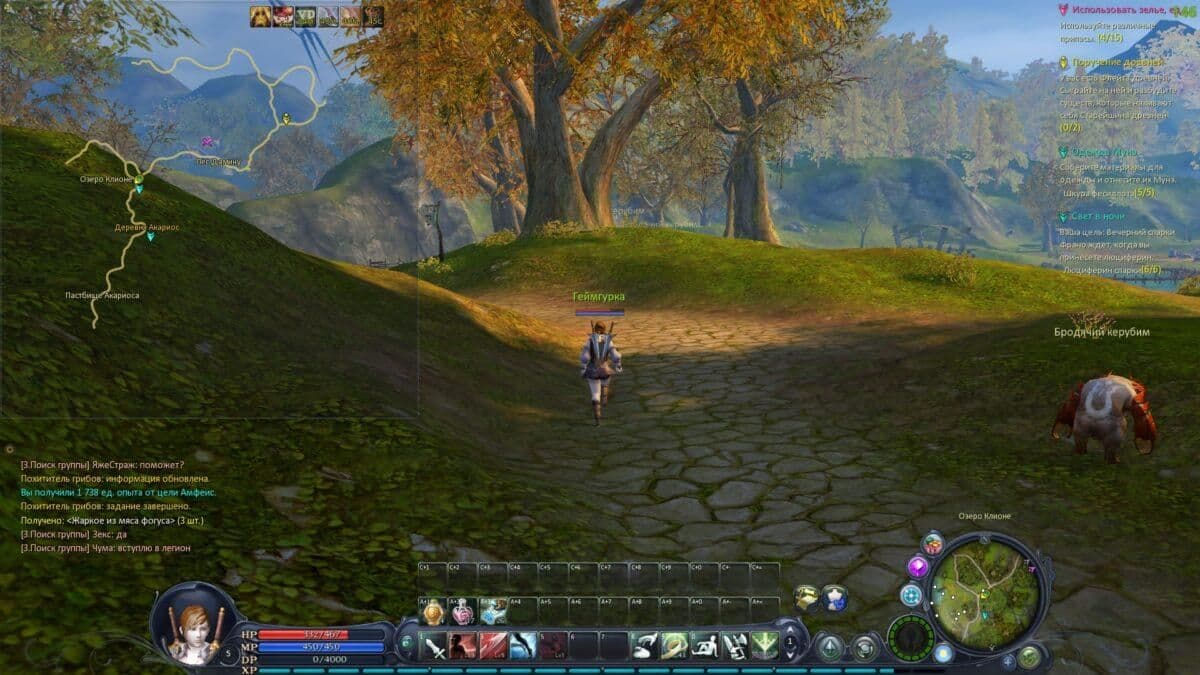Image resolution: width=1200 pixels, height=675 pixels.
Task: Click the chat line from ЯжеСтраж
Action: pyautogui.click(x=103, y=465)
